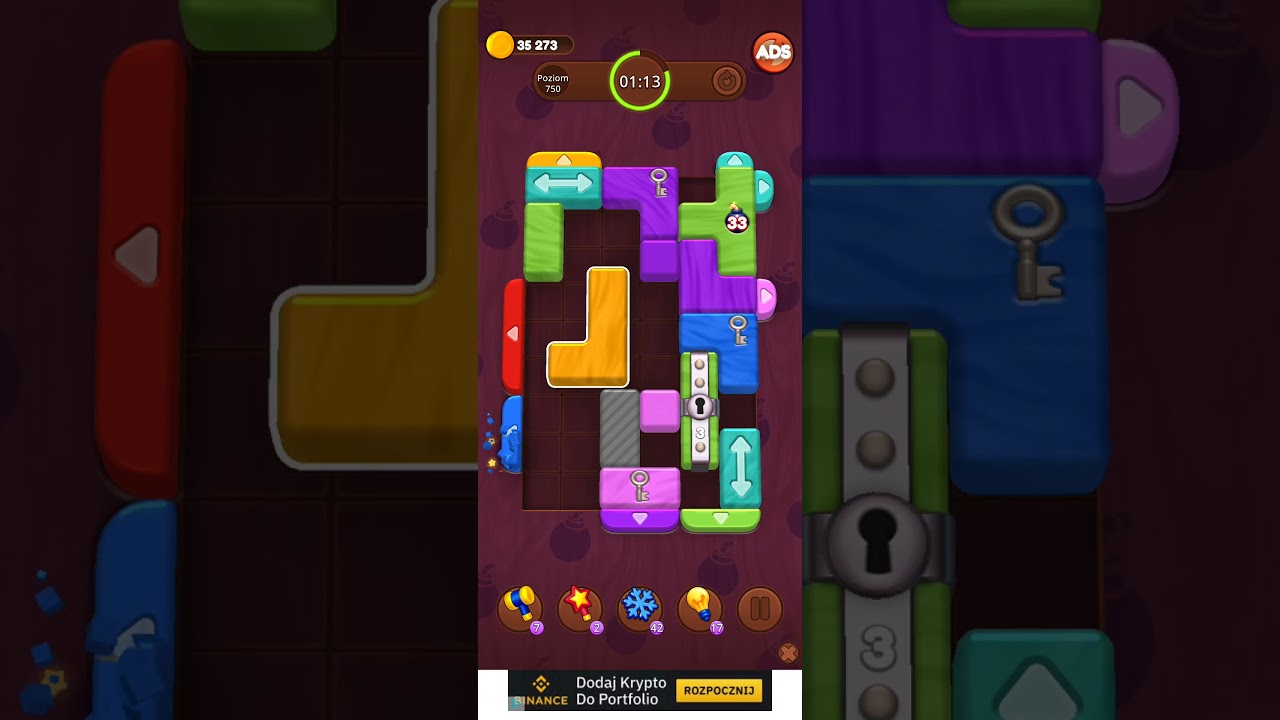Tap the Poziom 750 level badge
This screenshot has width=1280, height=720.
(551, 82)
